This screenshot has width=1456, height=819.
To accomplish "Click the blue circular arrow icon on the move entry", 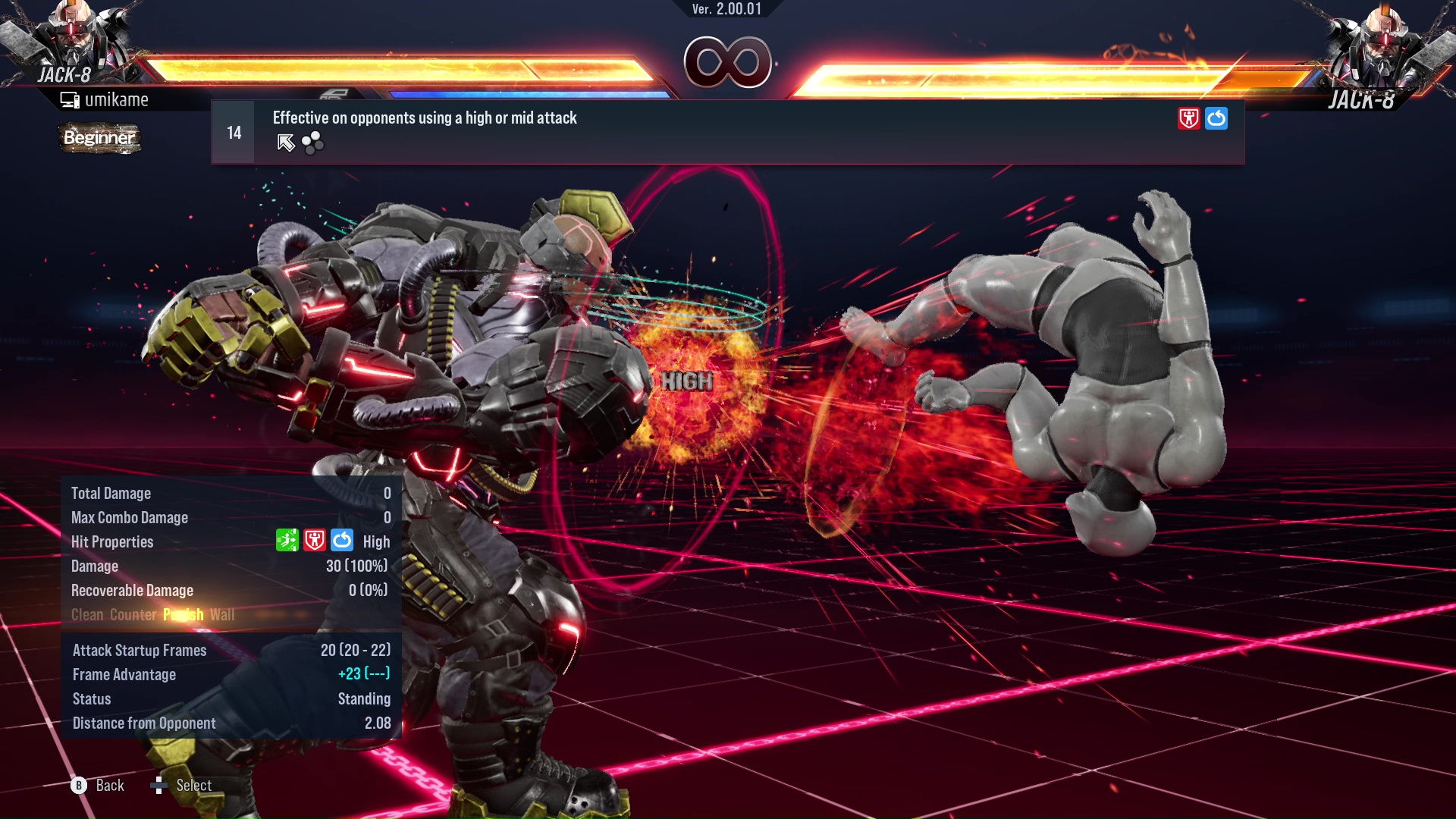I will 1216,118.
